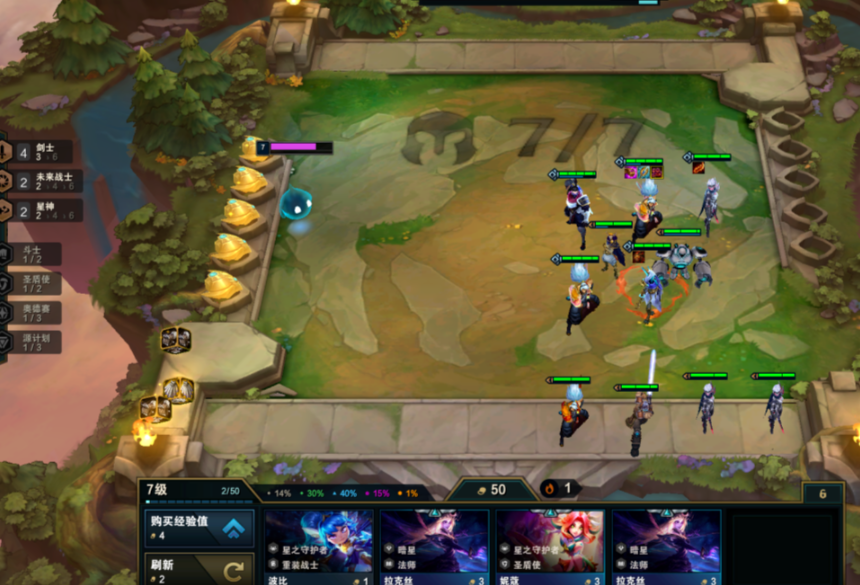Select the 剑士 trait entry
The width and height of the screenshot is (860, 585).
(x=42, y=152)
